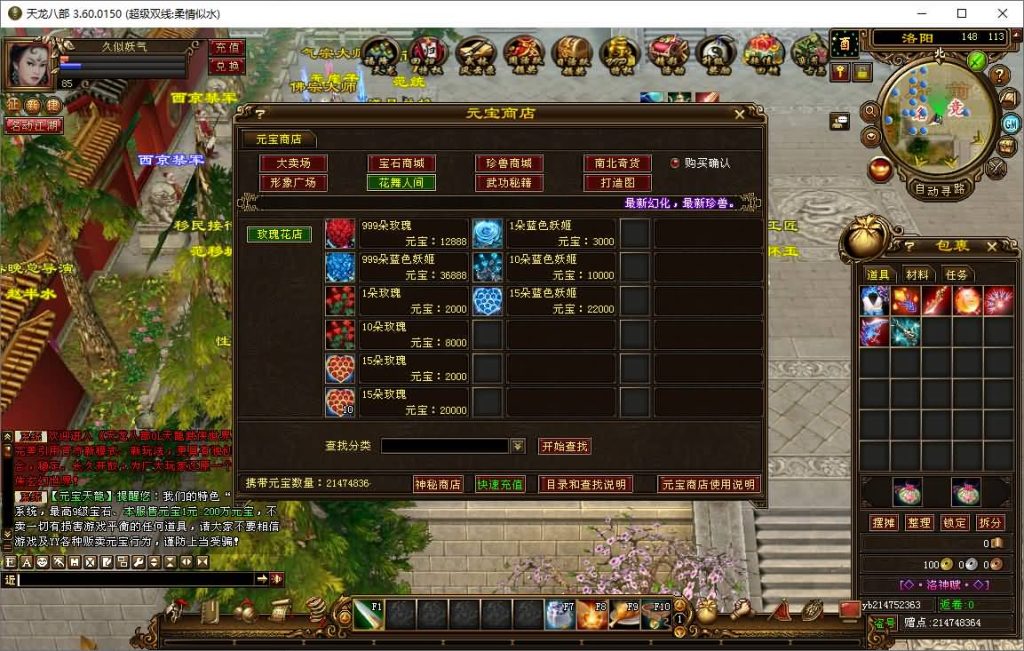Click the 整理 sort button in the bag
Screen dimensions: 1024x651
click(x=918, y=523)
